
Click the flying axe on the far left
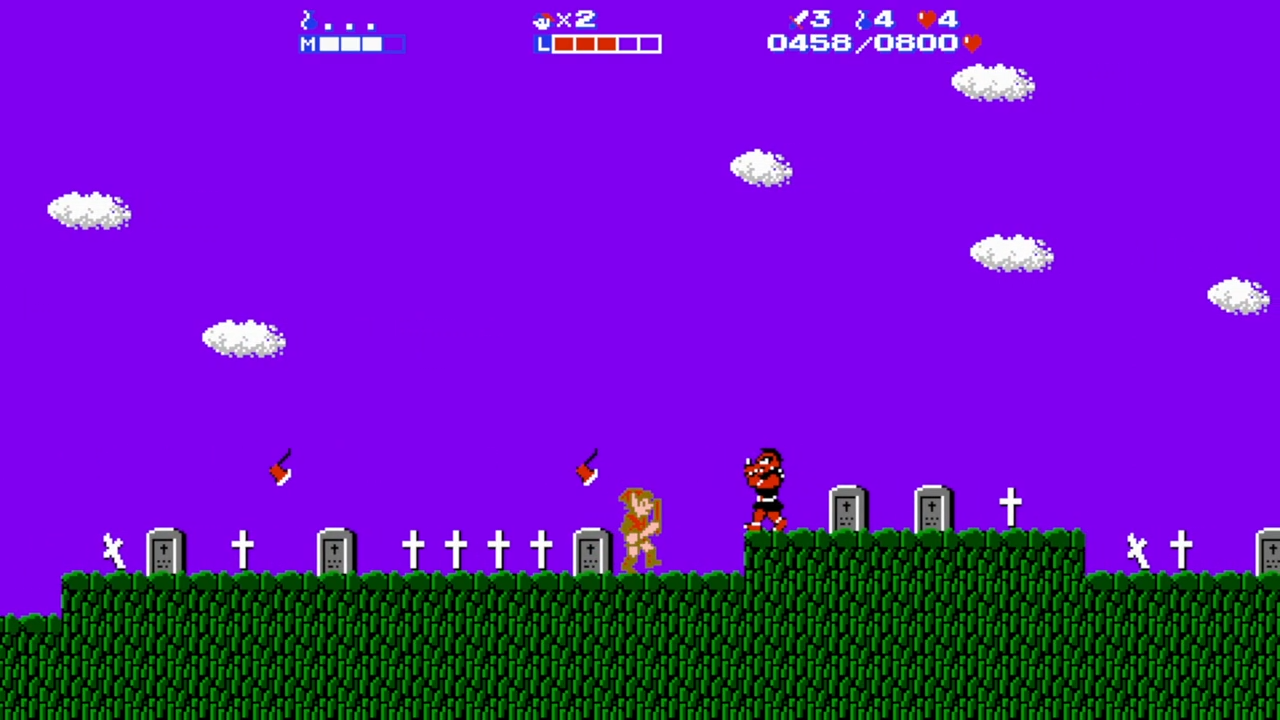coord(281,469)
